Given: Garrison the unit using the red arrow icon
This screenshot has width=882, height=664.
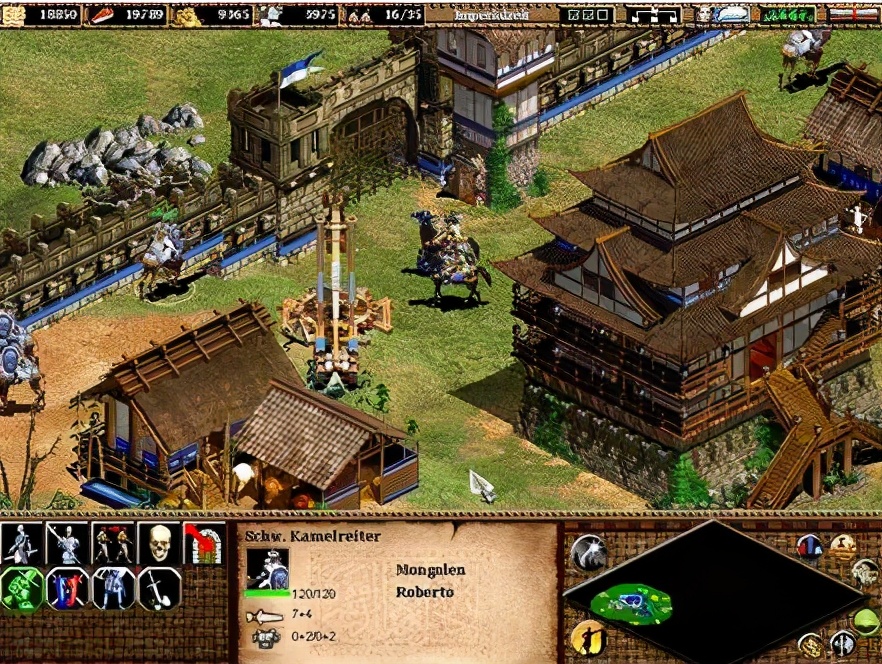Looking at the screenshot, I should point(205,544).
